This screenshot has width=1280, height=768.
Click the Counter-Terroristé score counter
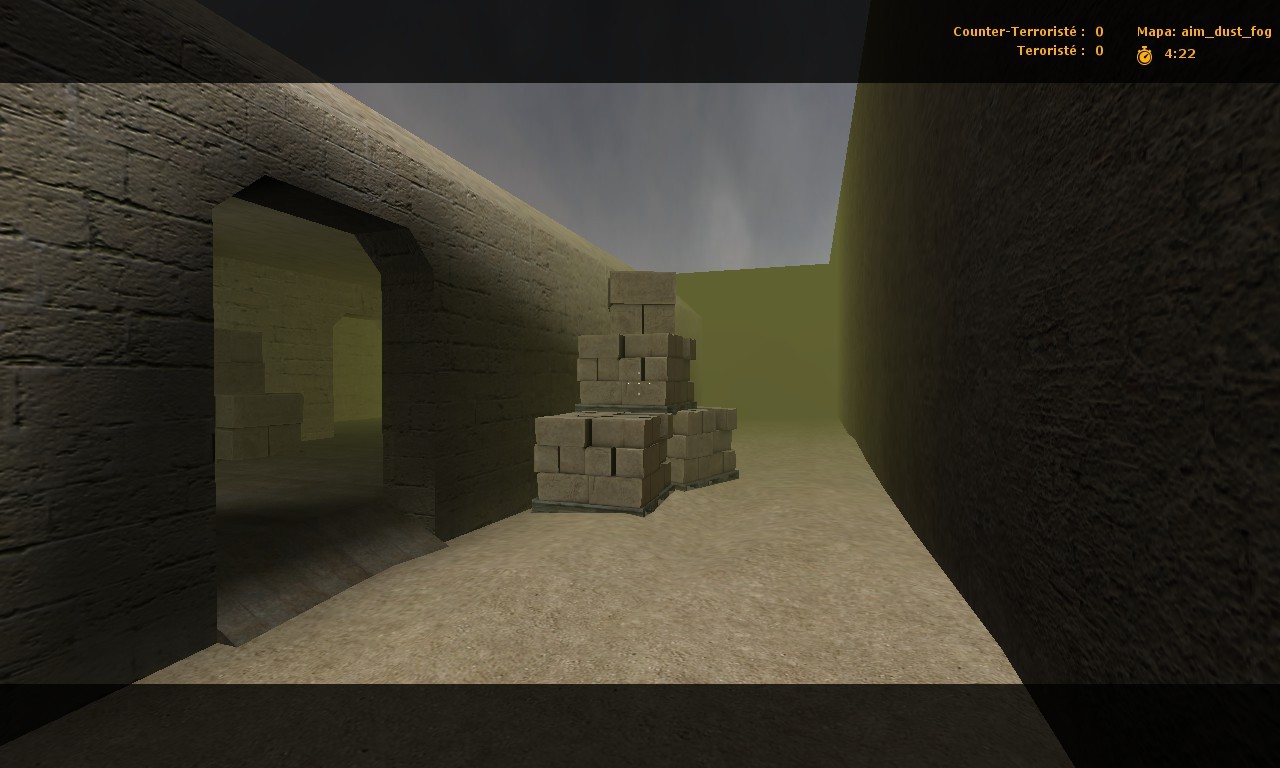pyautogui.click(x=1013, y=31)
